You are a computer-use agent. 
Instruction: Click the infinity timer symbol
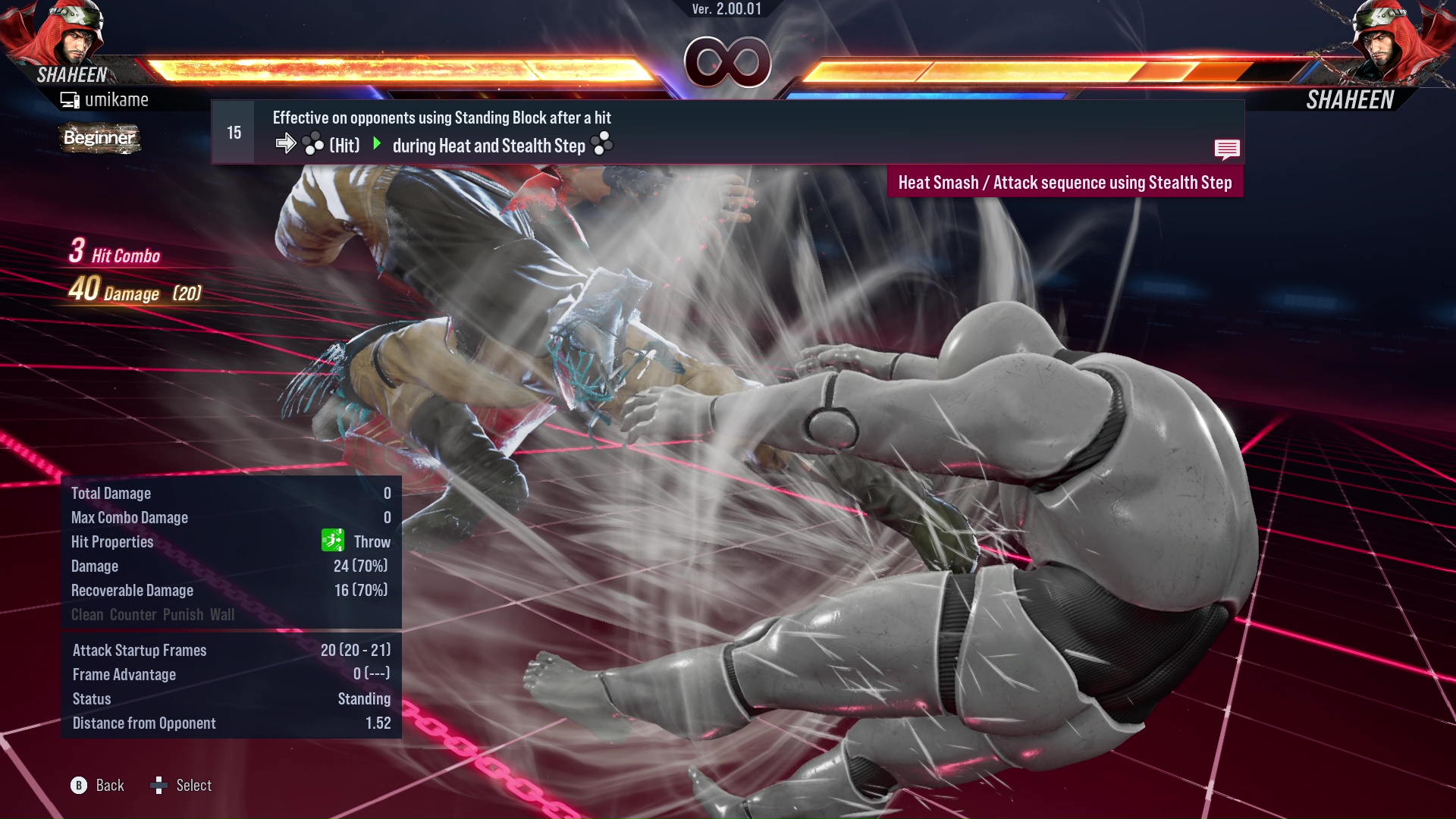[728, 59]
